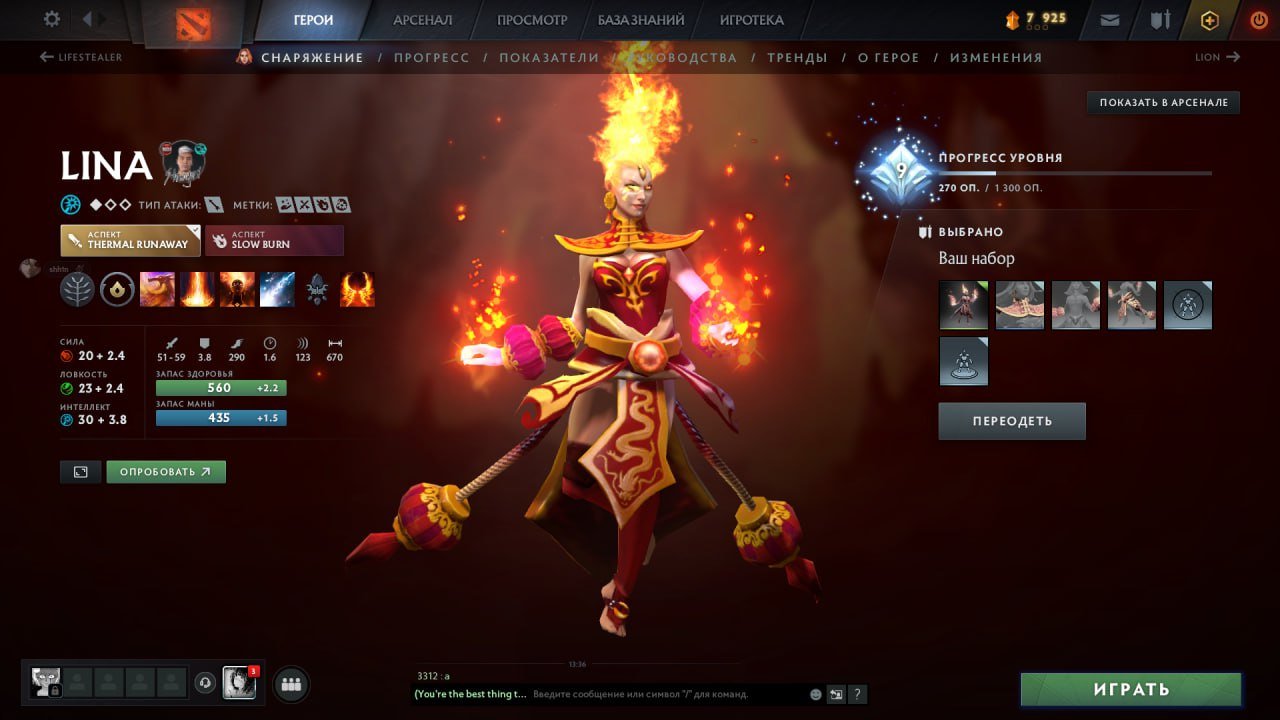Open the mailbox notification icon in top bar

pyautogui.click(x=1109, y=18)
